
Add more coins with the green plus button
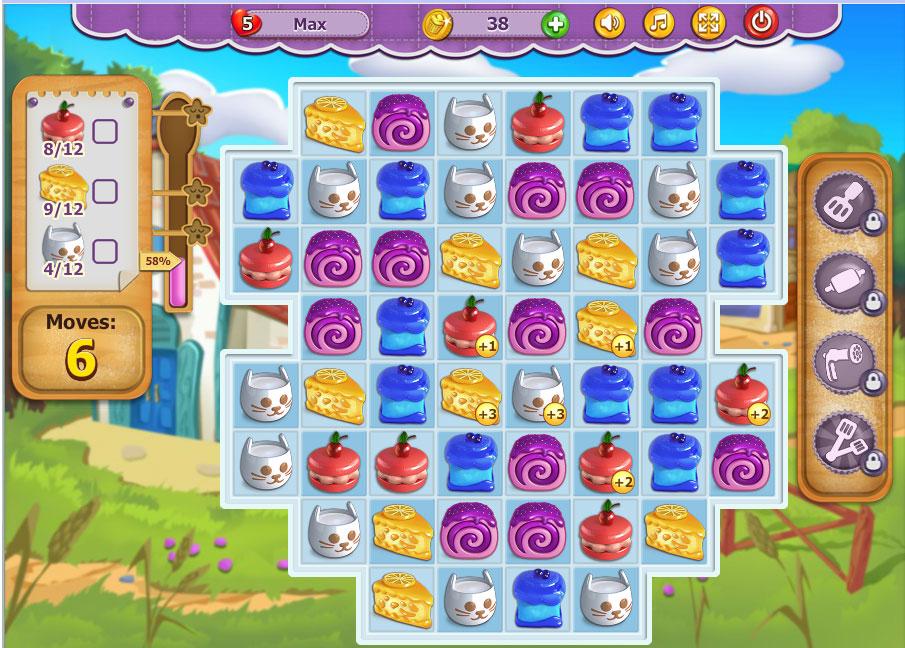555,23
